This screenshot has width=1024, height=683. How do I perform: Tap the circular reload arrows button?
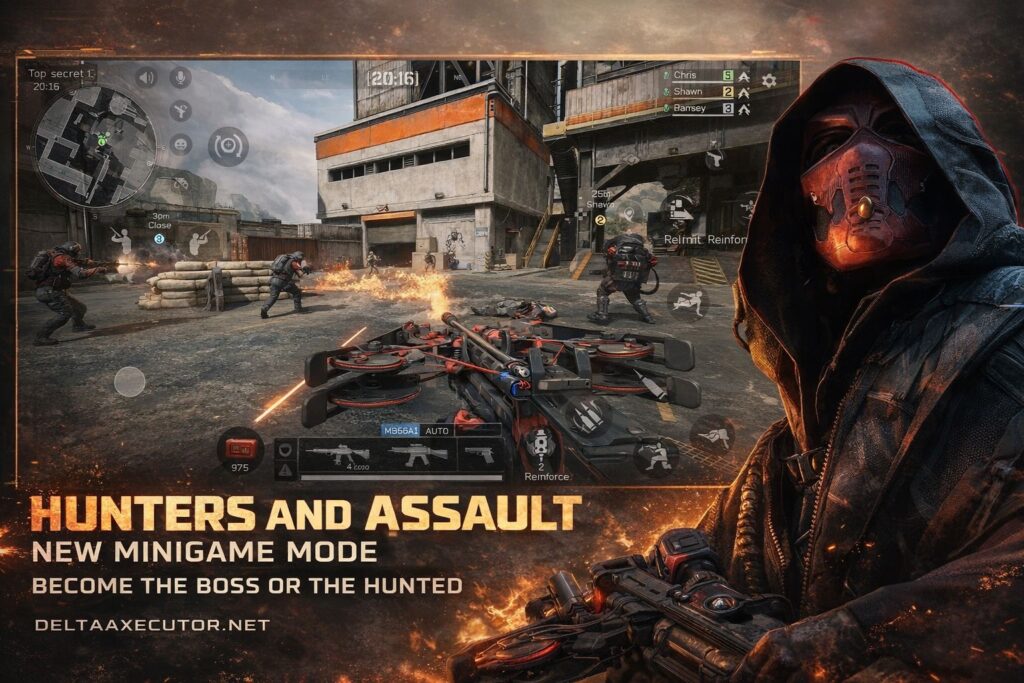click(228, 146)
